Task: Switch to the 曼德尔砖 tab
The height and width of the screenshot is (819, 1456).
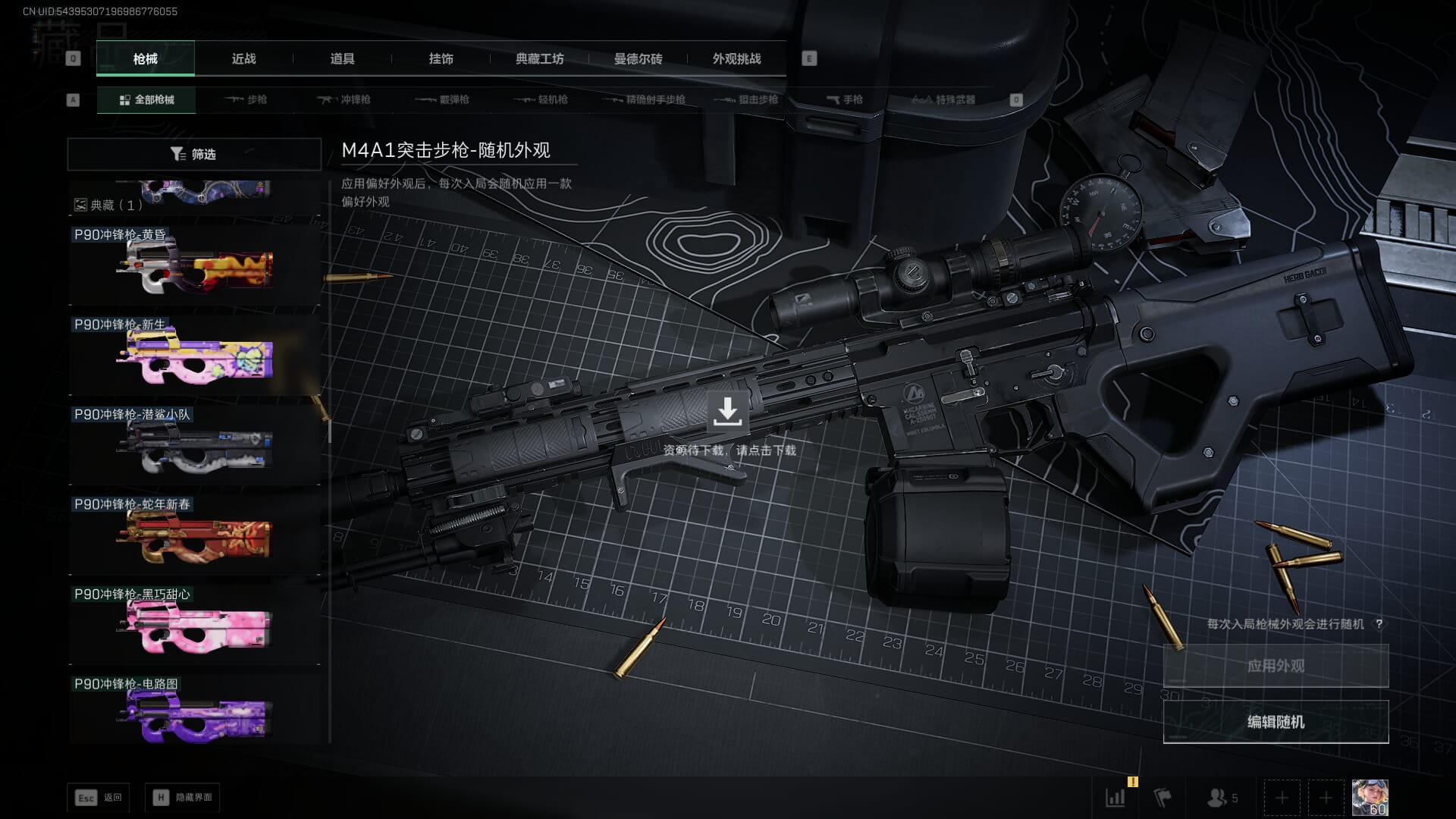Action: point(638,59)
